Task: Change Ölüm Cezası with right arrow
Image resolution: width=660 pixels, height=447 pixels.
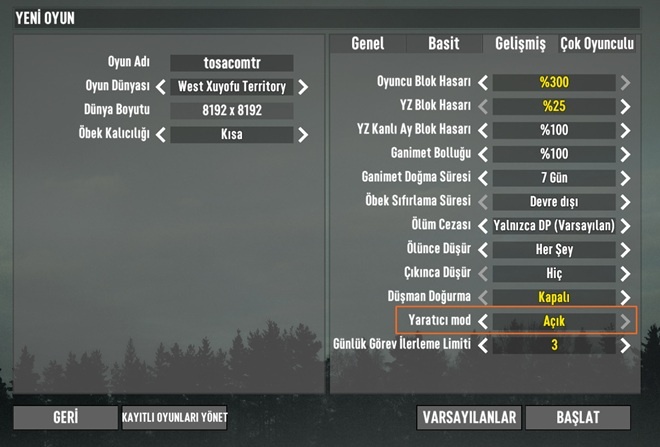Action: 625,226
